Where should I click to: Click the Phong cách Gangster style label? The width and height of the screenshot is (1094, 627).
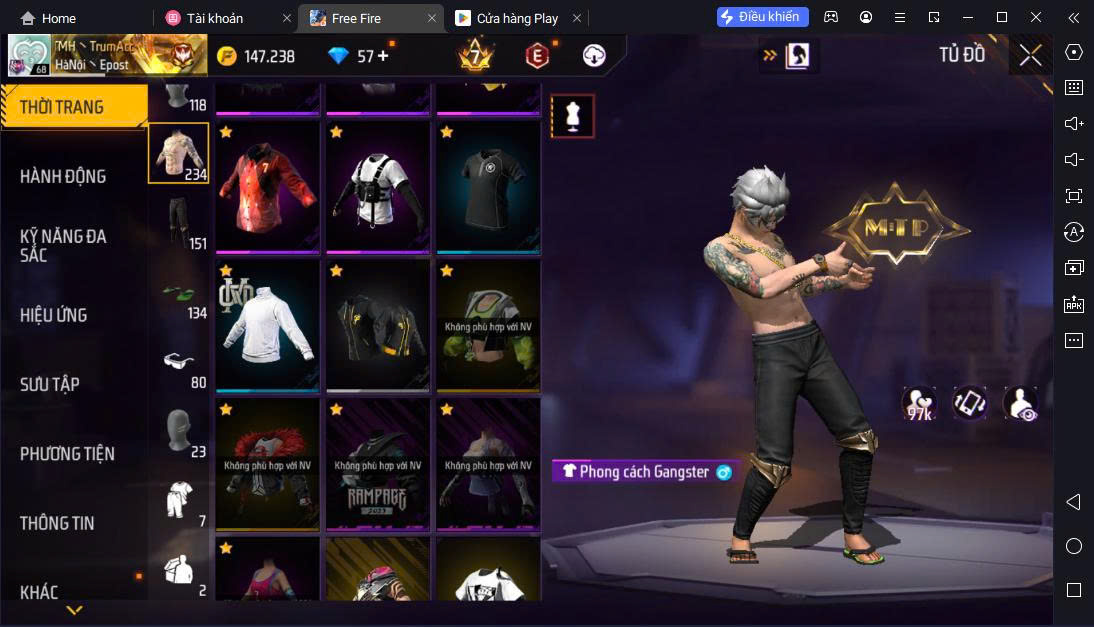click(x=647, y=472)
